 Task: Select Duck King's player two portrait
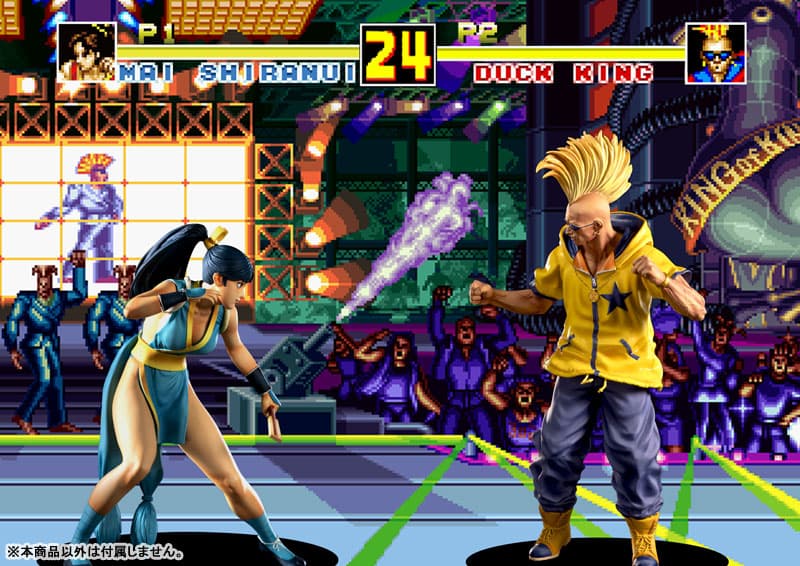tap(715, 53)
